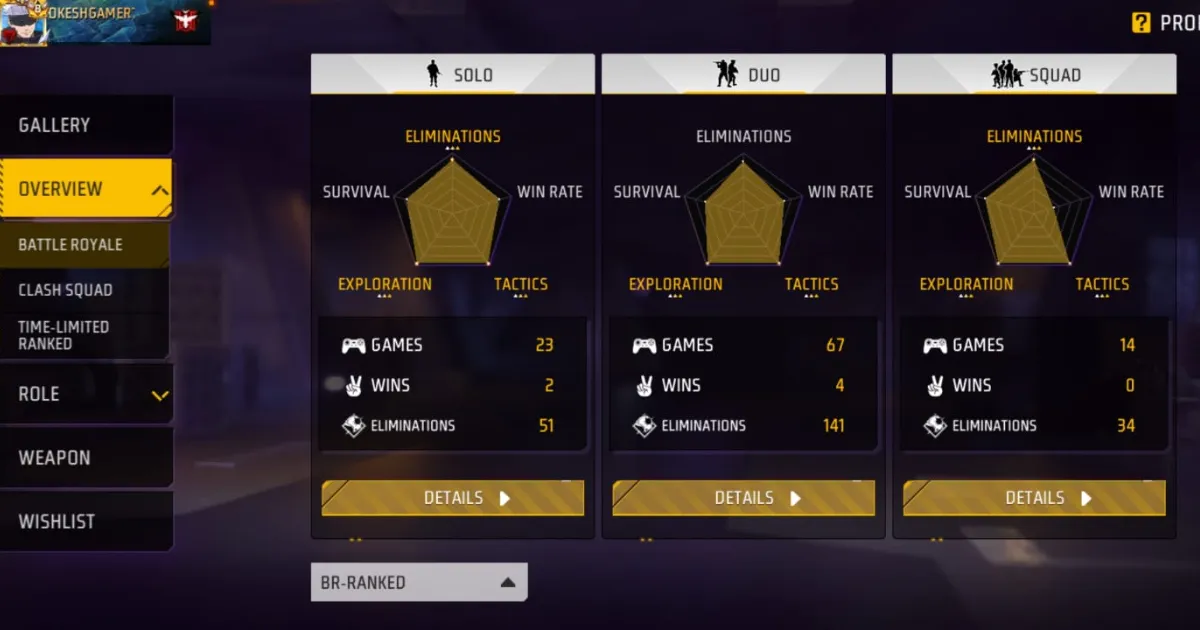View Duo mode details
Screen dimensions: 1200x630
pyautogui.click(x=744, y=498)
